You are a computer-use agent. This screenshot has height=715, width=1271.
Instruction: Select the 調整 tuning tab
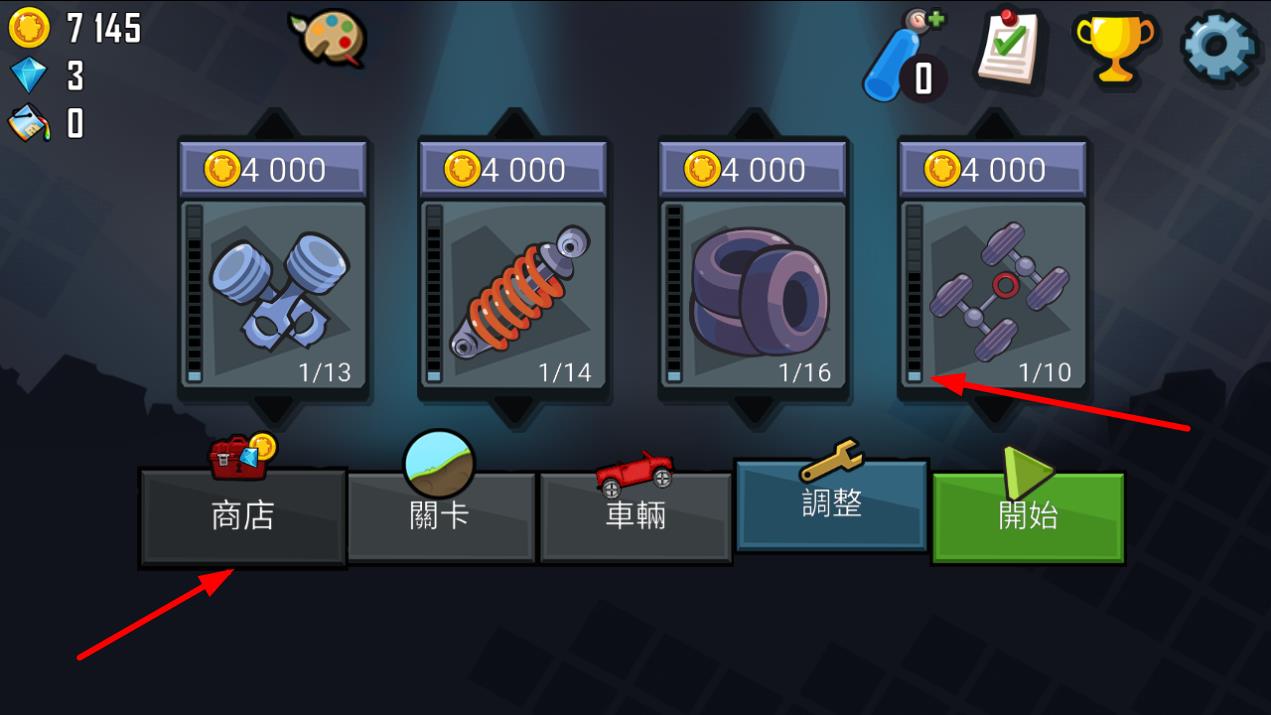831,505
